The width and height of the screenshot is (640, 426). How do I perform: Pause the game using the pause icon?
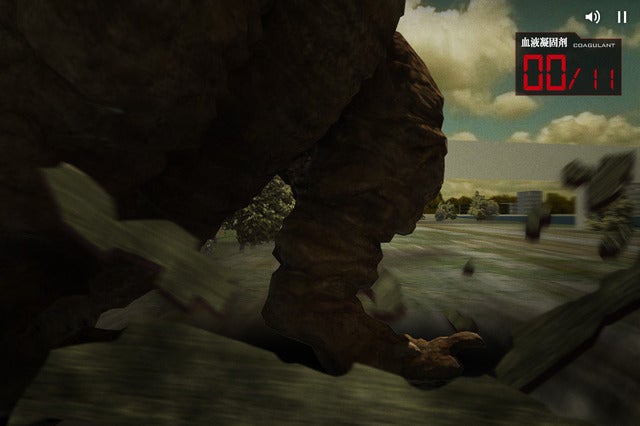point(622,17)
